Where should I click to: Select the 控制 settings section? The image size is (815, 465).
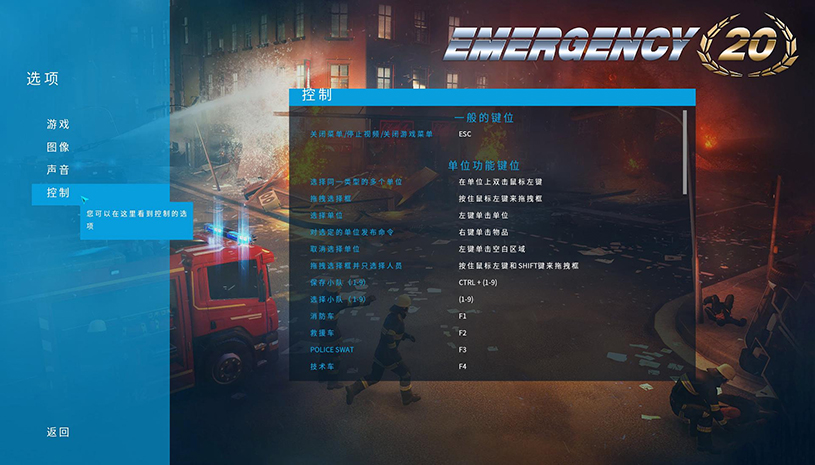[58, 193]
